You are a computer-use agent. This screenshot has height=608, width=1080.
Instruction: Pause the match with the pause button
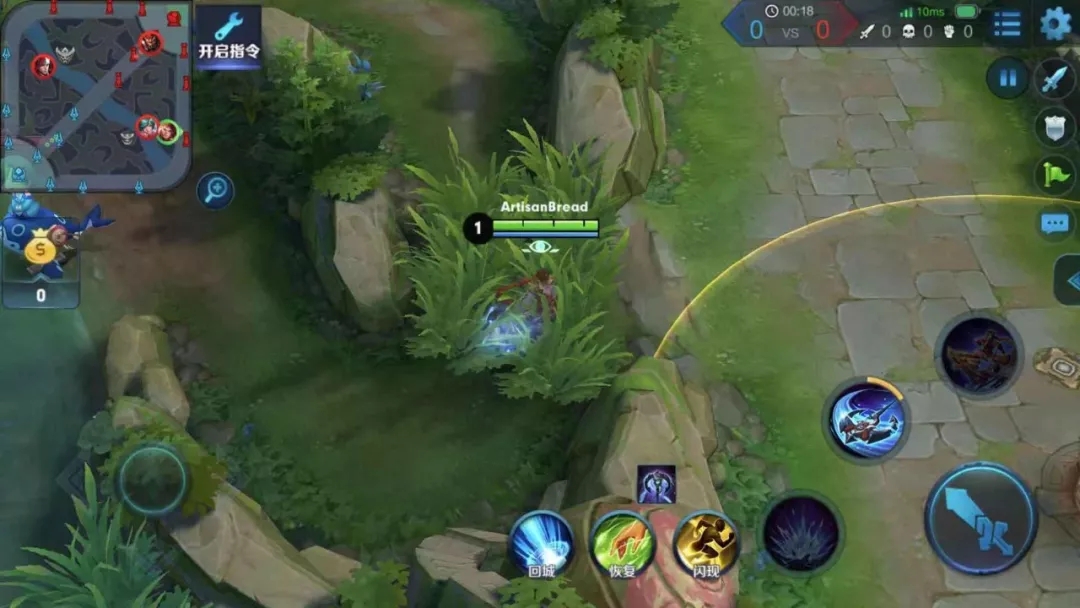pyautogui.click(x=1008, y=78)
